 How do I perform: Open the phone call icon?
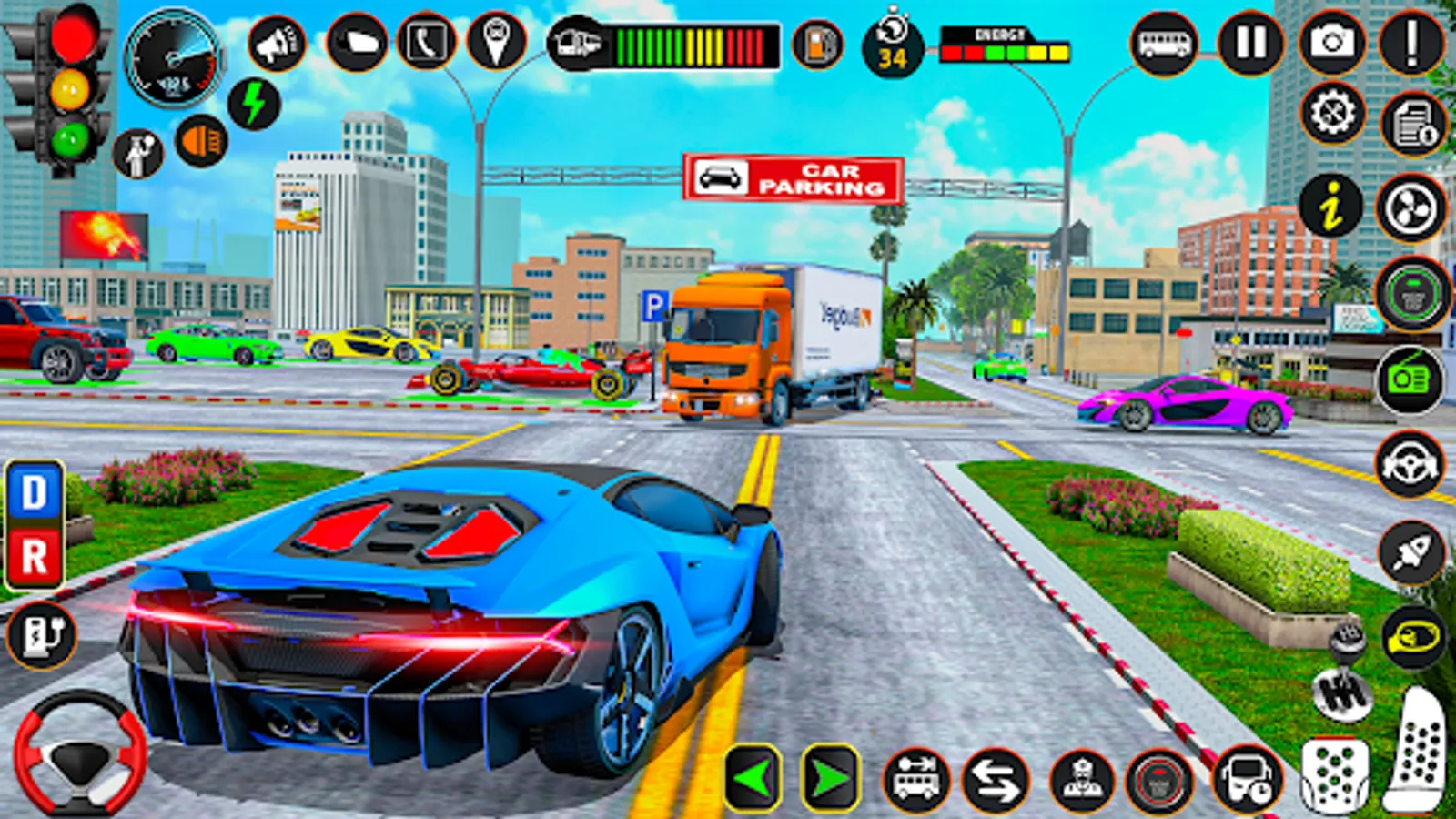point(428,43)
